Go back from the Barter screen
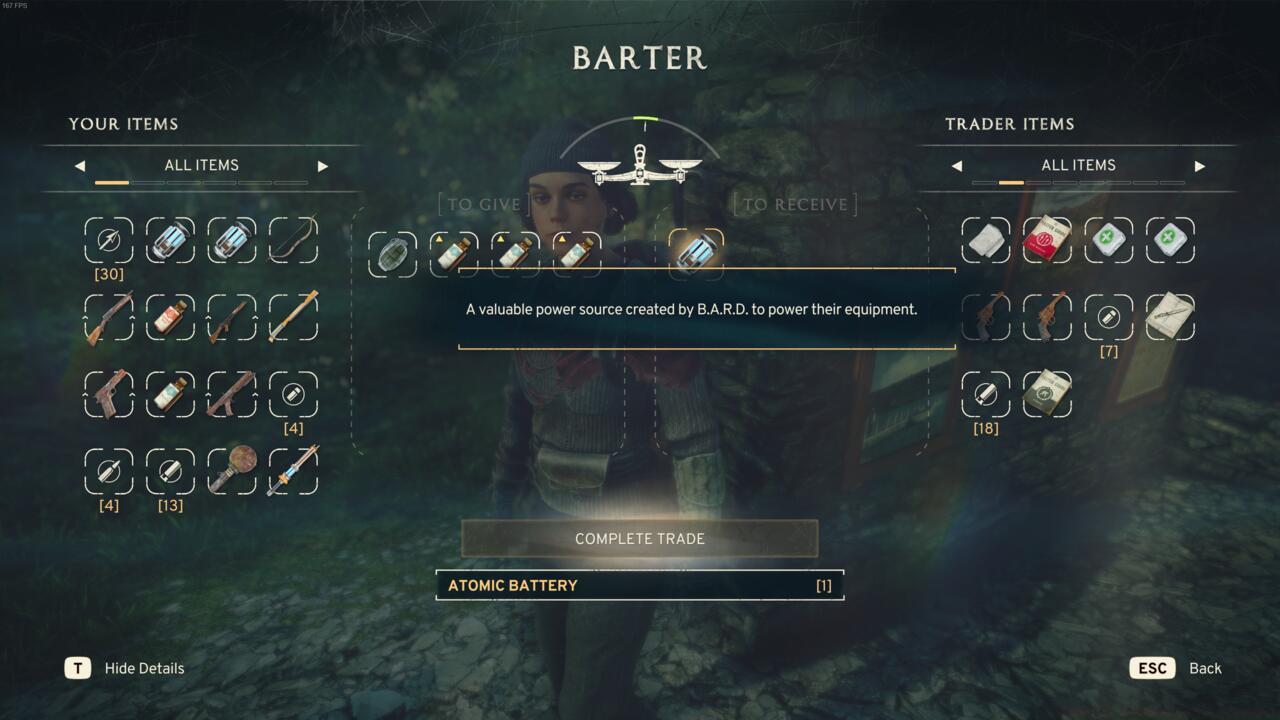 click(x=1153, y=668)
